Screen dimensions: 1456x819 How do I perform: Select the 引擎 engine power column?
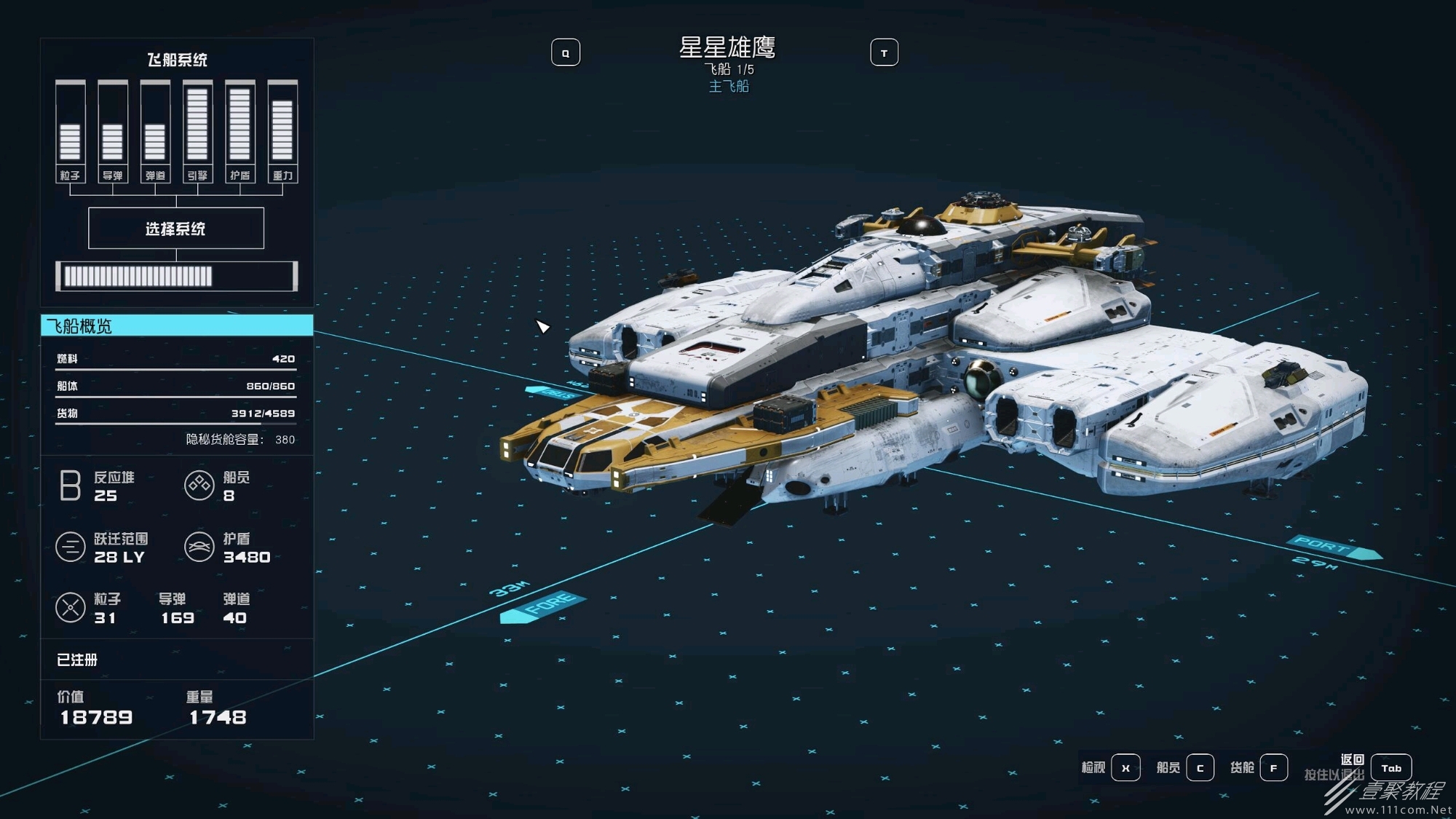197,132
